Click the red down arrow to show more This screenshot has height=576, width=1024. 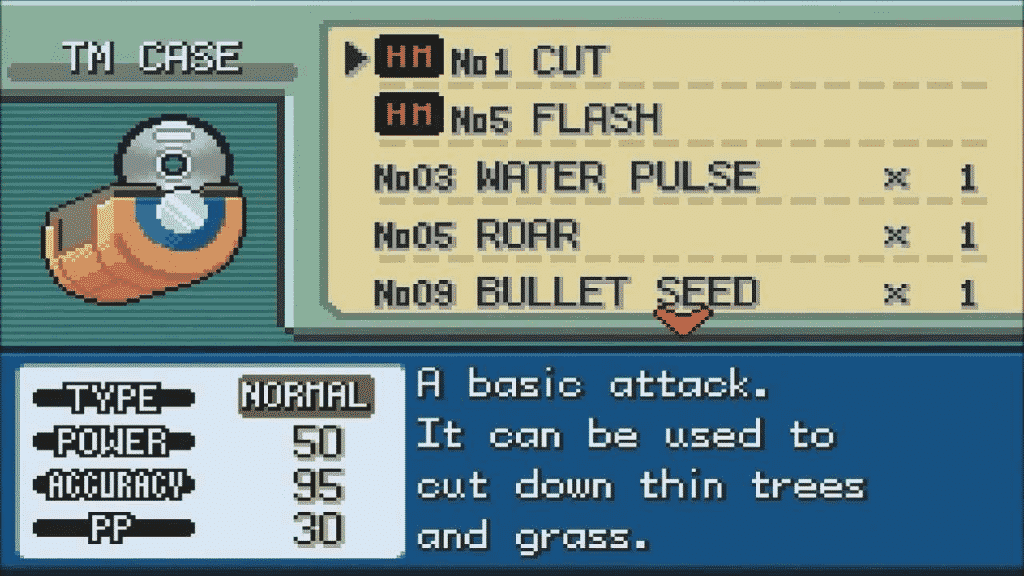tap(682, 321)
